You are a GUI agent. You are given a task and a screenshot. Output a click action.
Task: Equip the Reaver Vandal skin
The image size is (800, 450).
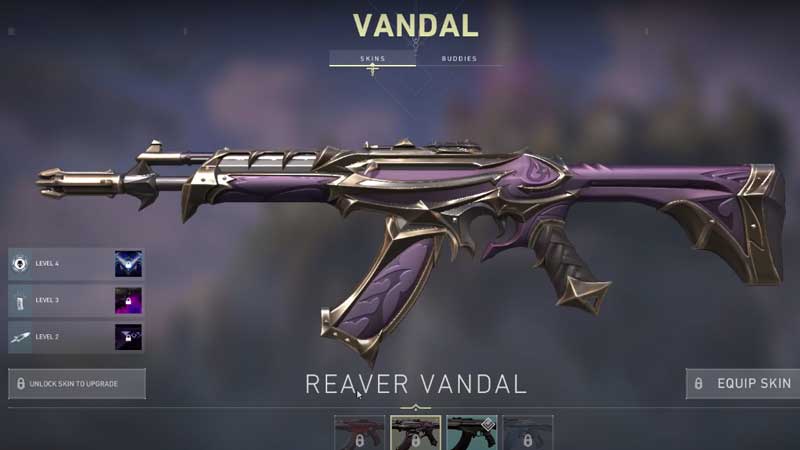[x=743, y=383]
